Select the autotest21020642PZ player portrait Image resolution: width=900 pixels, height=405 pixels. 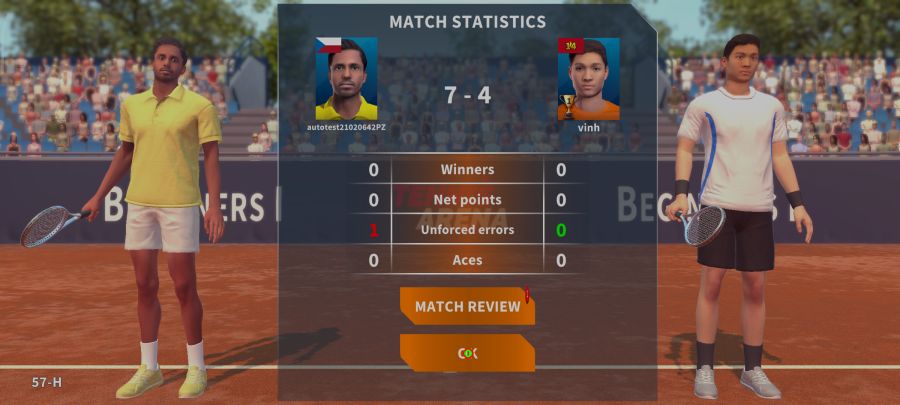(346, 79)
